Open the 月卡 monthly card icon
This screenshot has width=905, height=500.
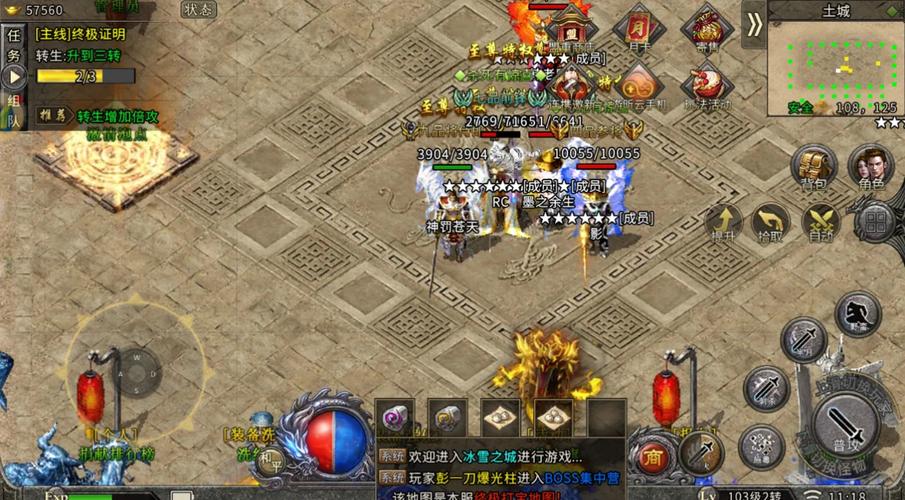[x=640, y=28]
